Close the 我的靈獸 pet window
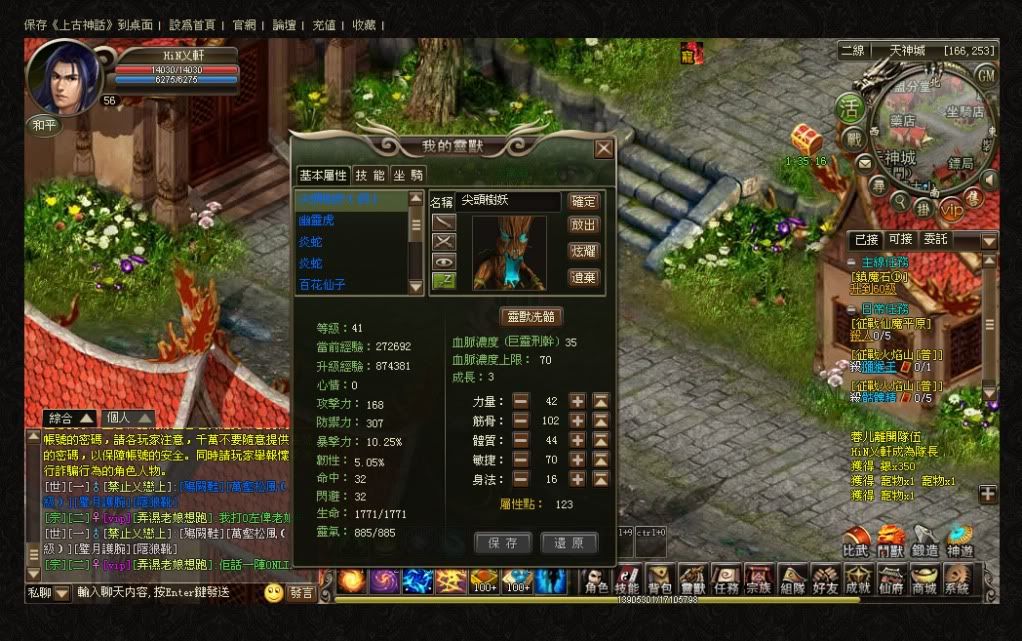 click(x=603, y=149)
